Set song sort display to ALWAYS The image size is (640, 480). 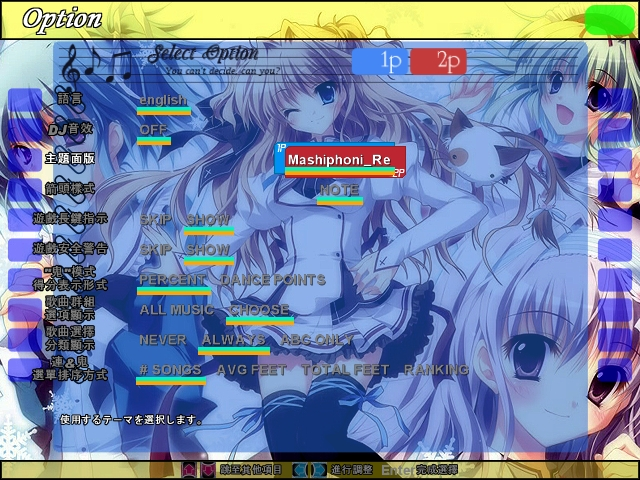pyautogui.click(x=234, y=340)
